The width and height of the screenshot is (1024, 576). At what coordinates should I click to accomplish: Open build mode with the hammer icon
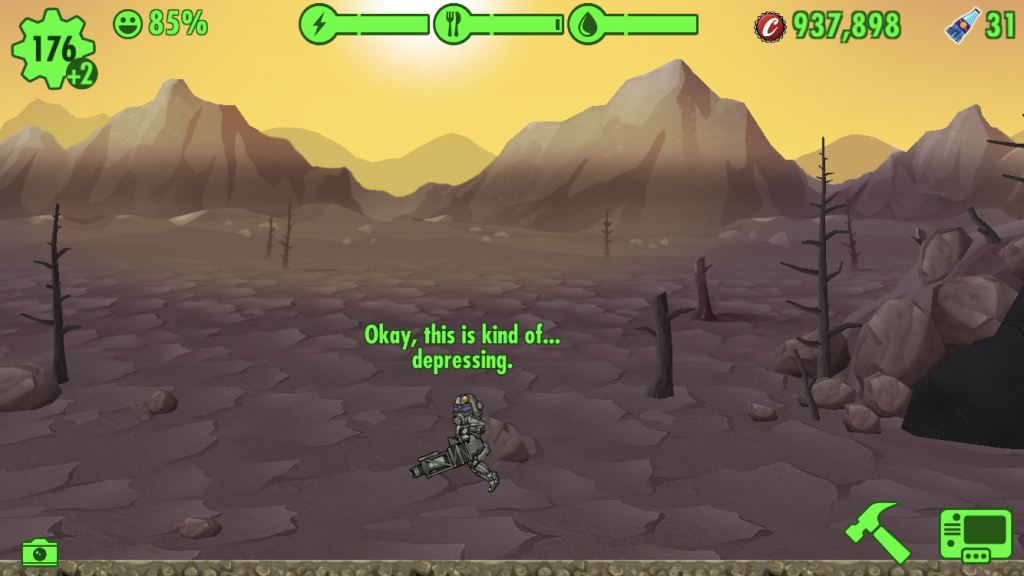pos(877,530)
